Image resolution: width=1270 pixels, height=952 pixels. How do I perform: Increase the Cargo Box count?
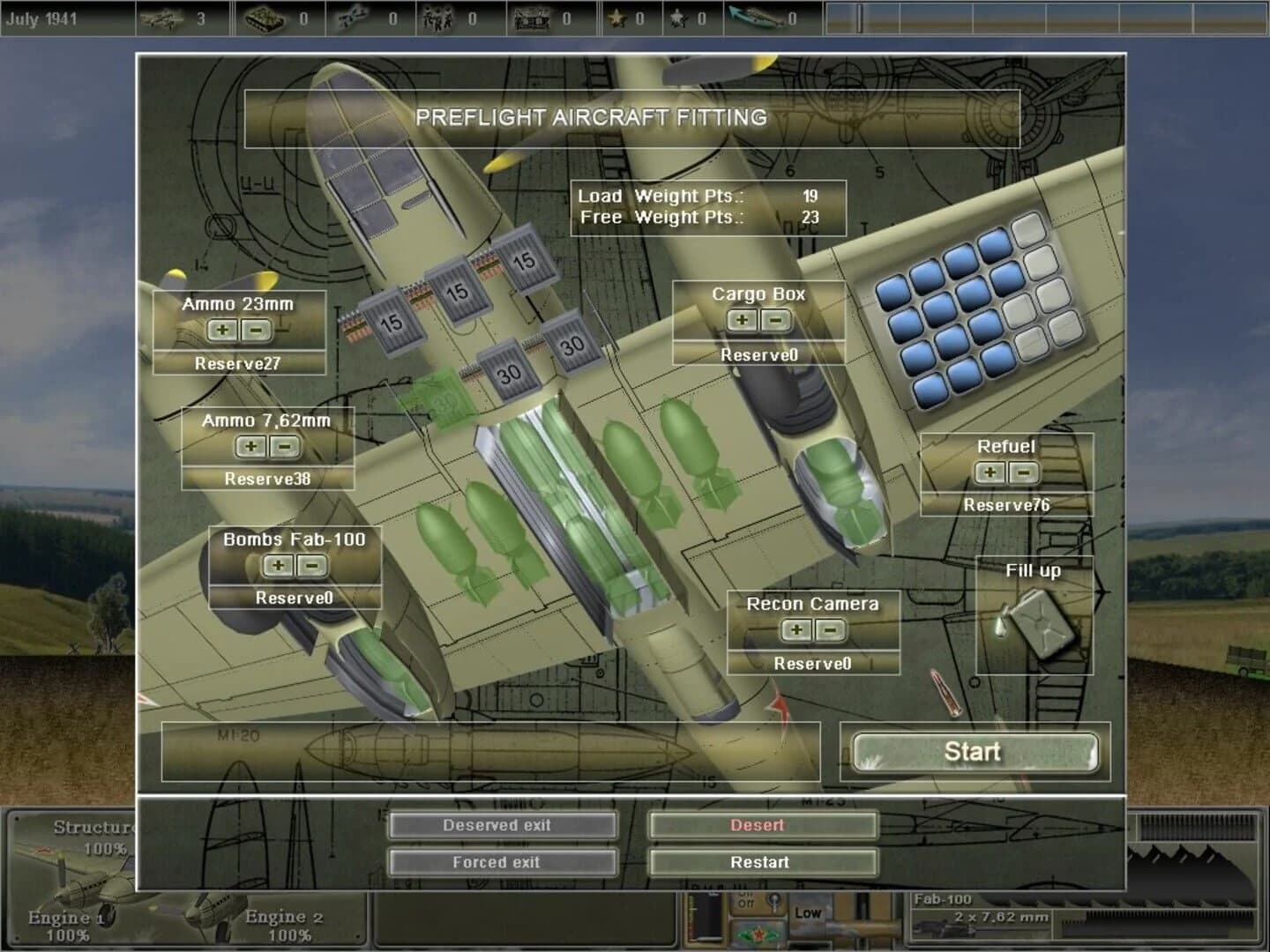[741, 319]
